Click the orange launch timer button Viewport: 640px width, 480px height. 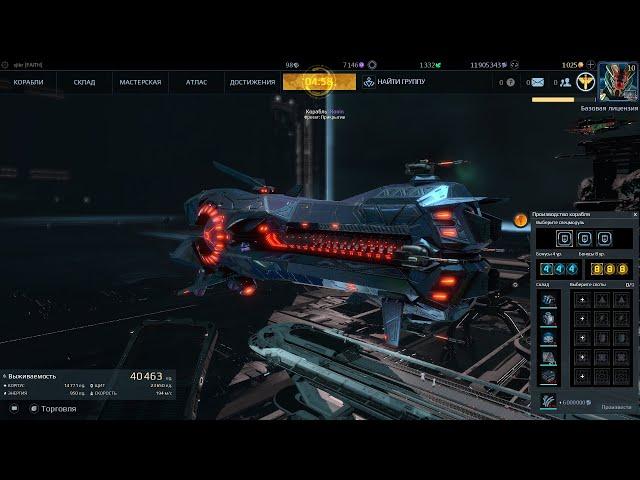[319, 81]
